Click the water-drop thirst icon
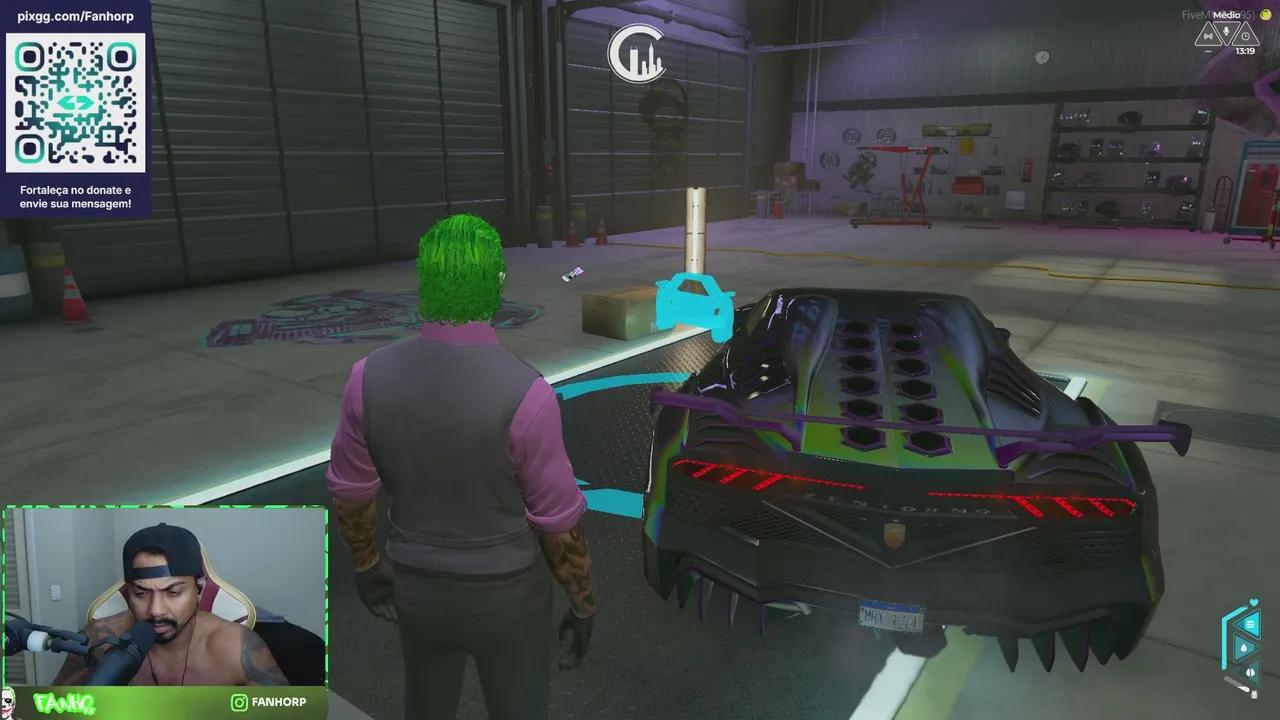This screenshot has height=720, width=1280. [1244, 647]
